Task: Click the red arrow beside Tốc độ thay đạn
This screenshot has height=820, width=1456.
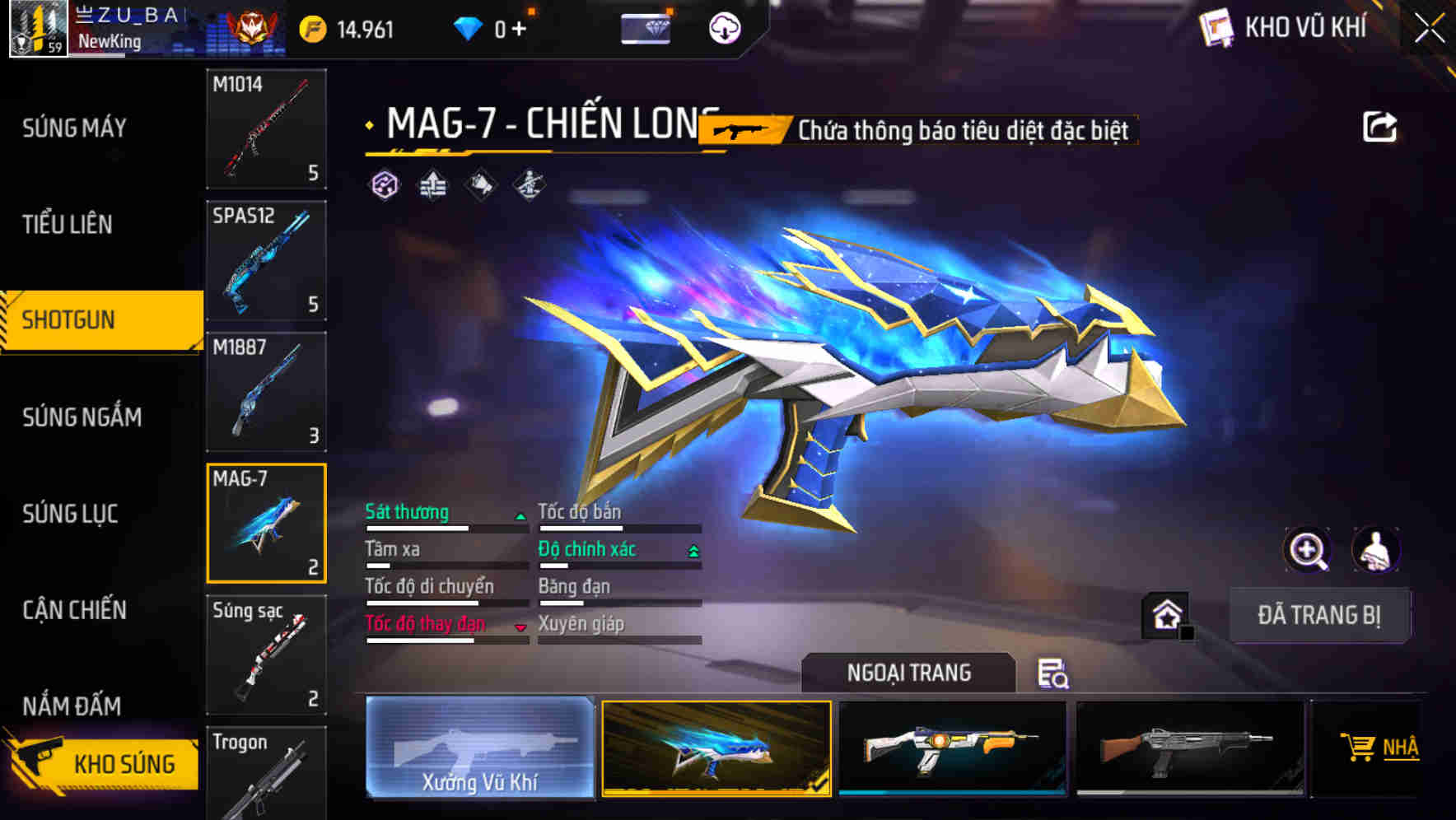Action: tap(520, 626)
